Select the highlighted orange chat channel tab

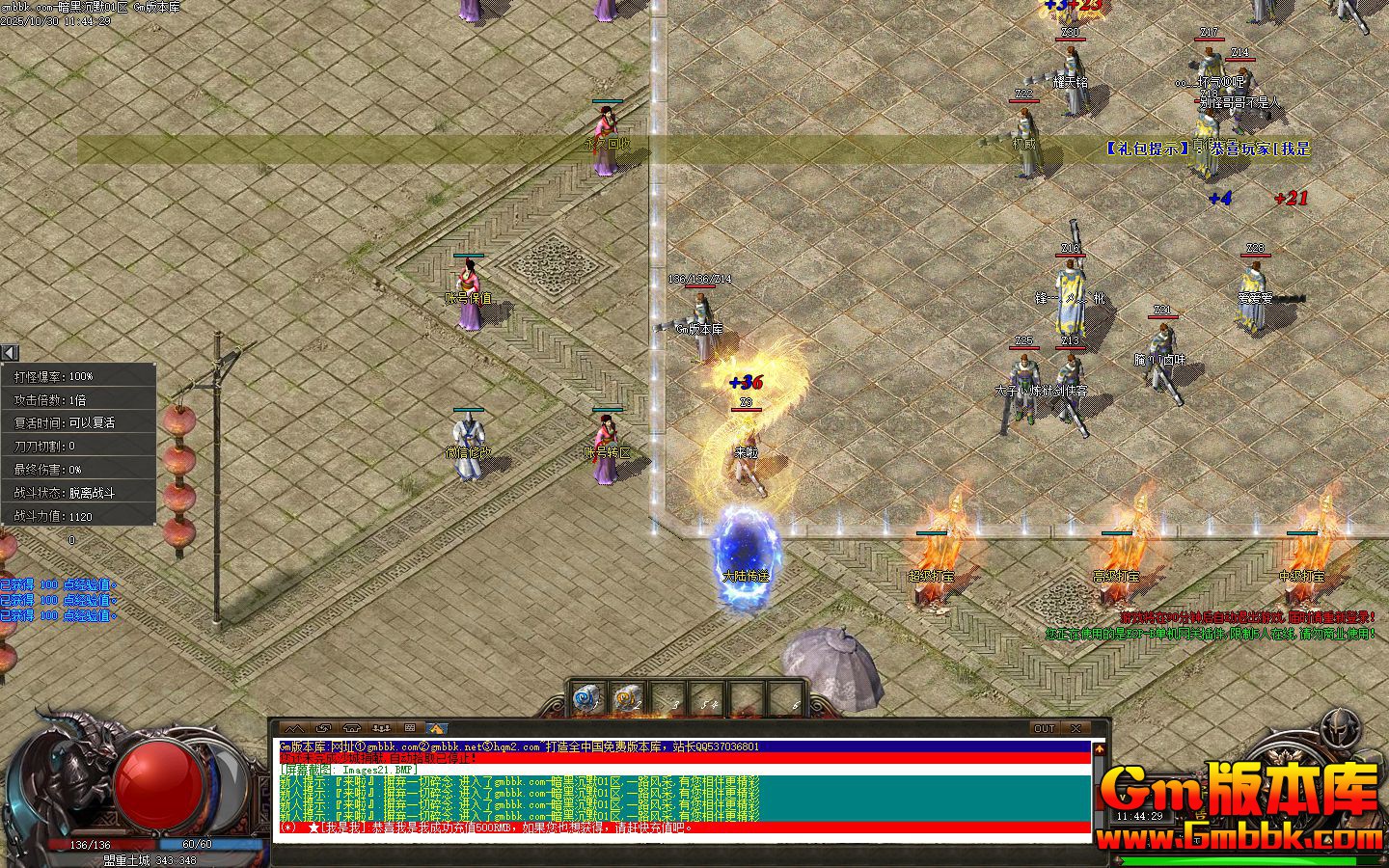437,728
